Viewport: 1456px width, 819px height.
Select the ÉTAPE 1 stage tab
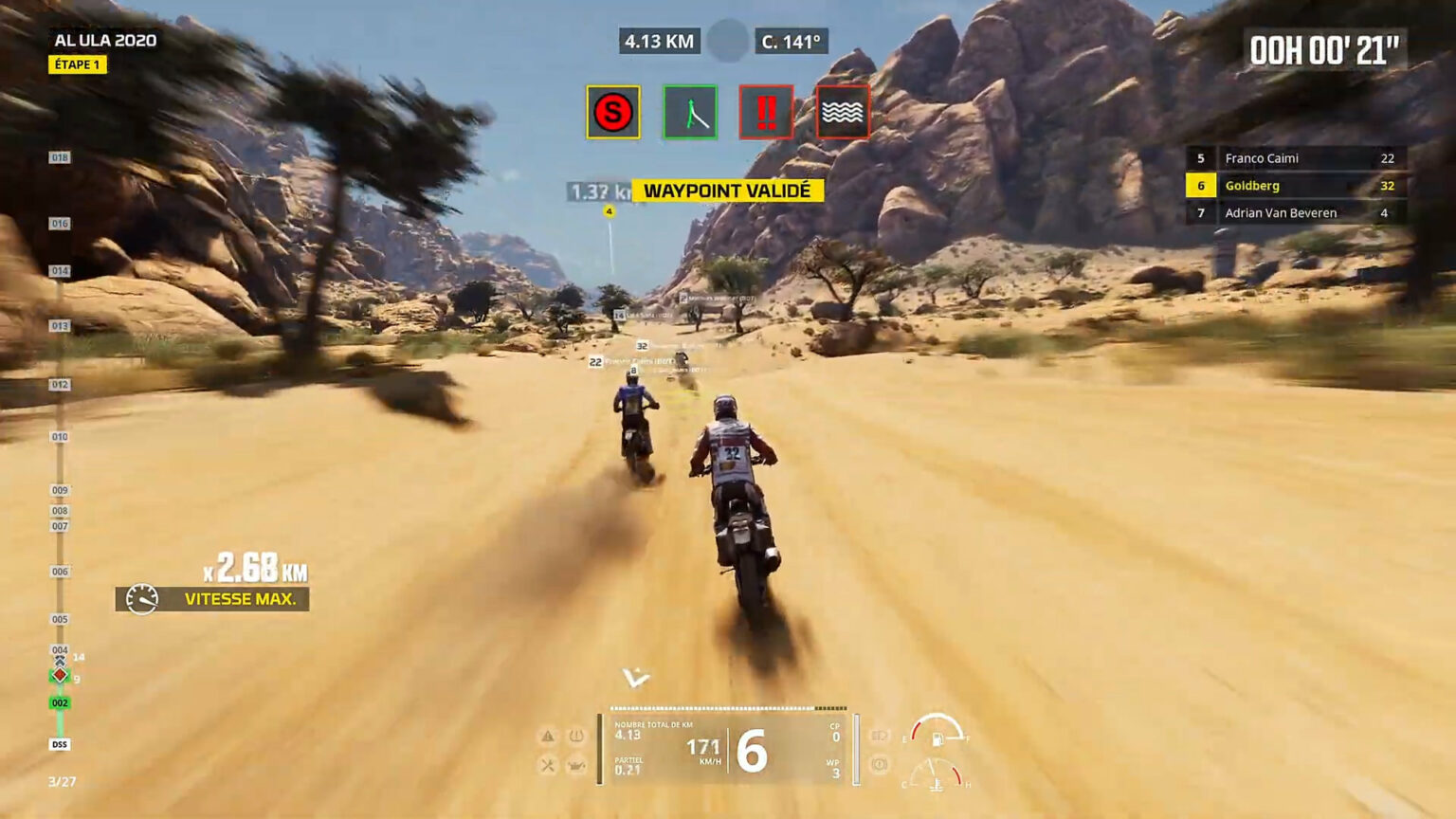[77, 64]
